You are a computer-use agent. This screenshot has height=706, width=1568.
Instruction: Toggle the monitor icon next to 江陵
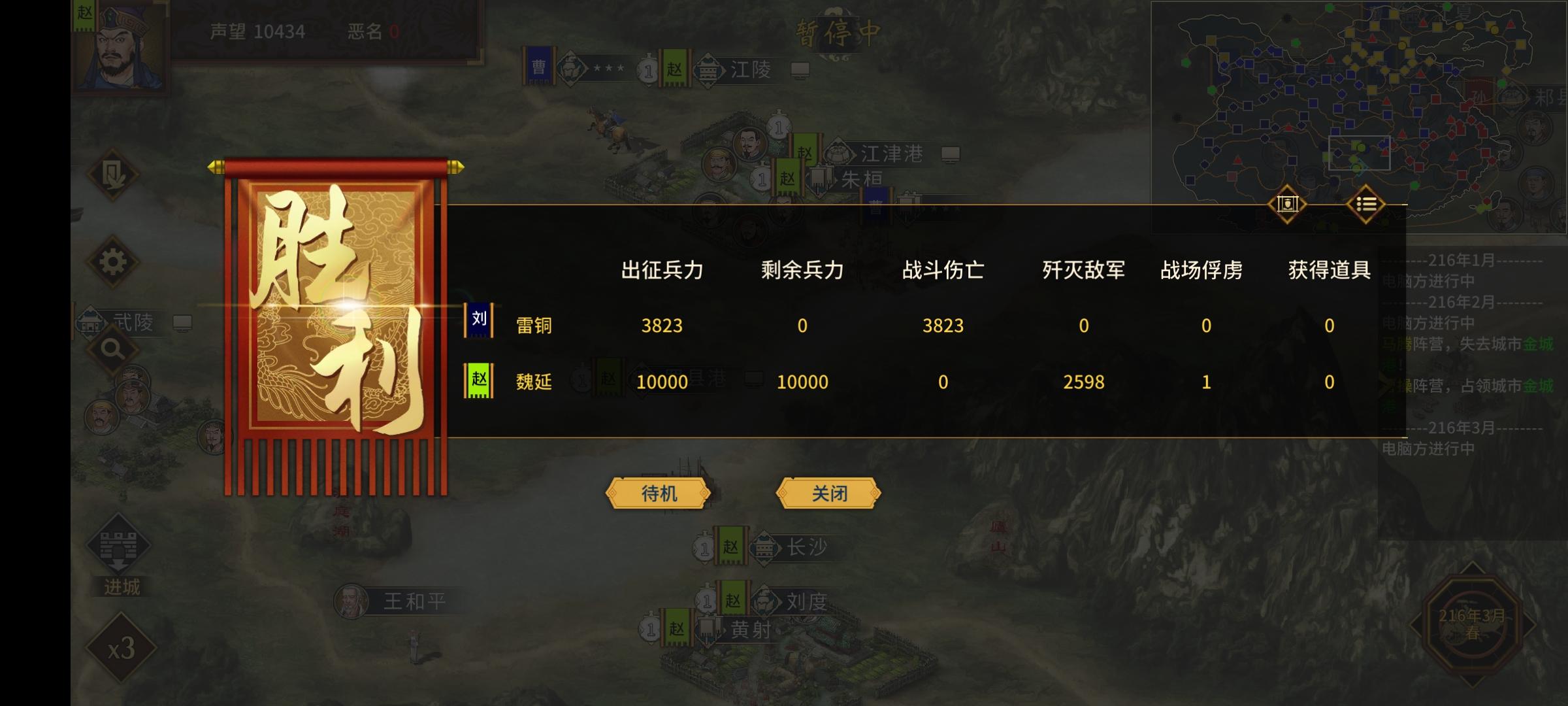[800, 71]
